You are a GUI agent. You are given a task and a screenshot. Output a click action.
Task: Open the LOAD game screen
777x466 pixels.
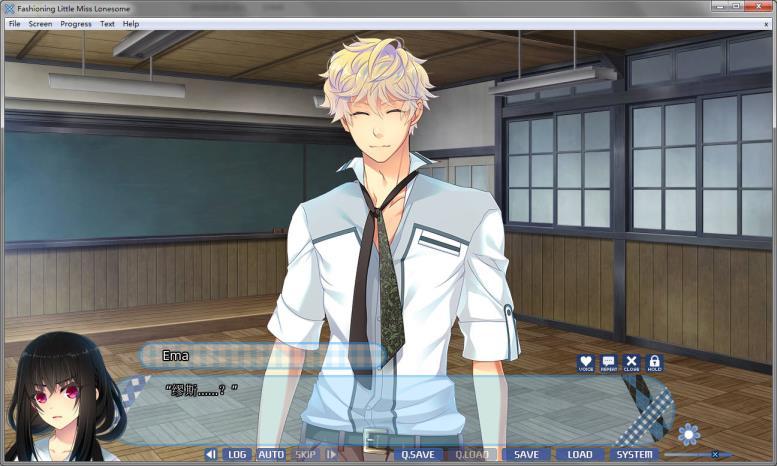pyautogui.click(x=580, y=454)
